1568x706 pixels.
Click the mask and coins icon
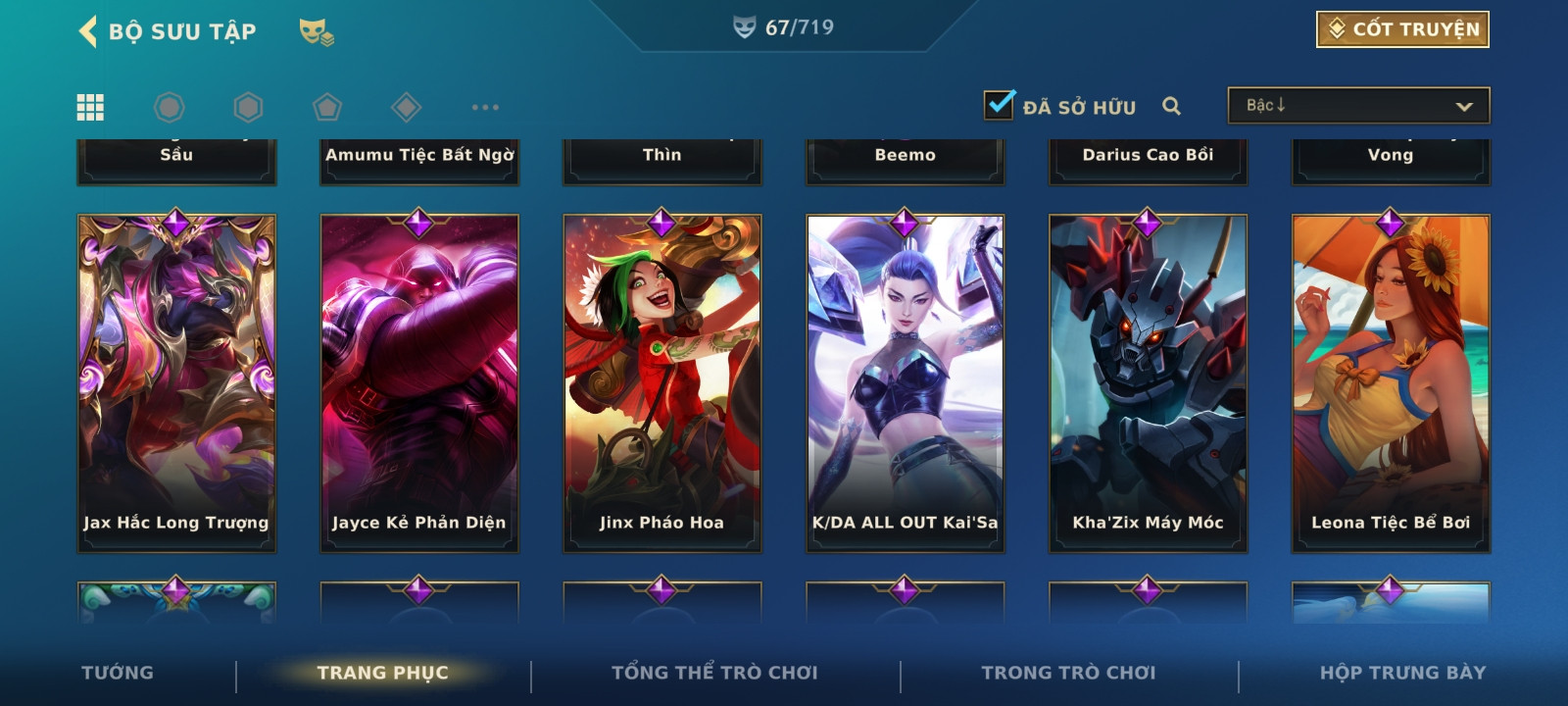pyautogui.click(x=317, y=32)
